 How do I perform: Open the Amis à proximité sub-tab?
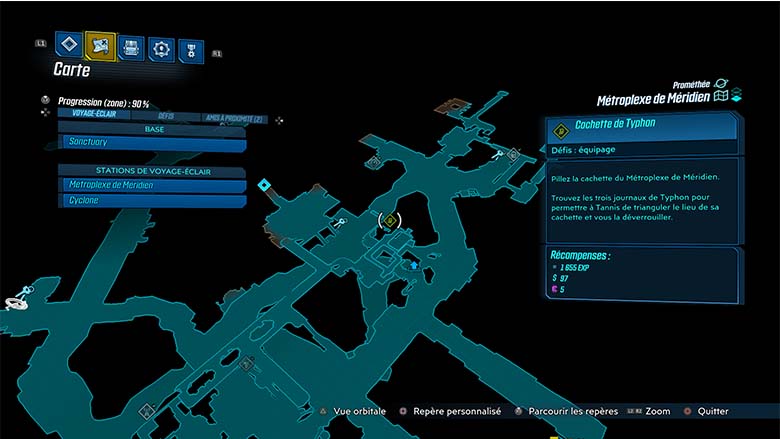click(235, 119)
